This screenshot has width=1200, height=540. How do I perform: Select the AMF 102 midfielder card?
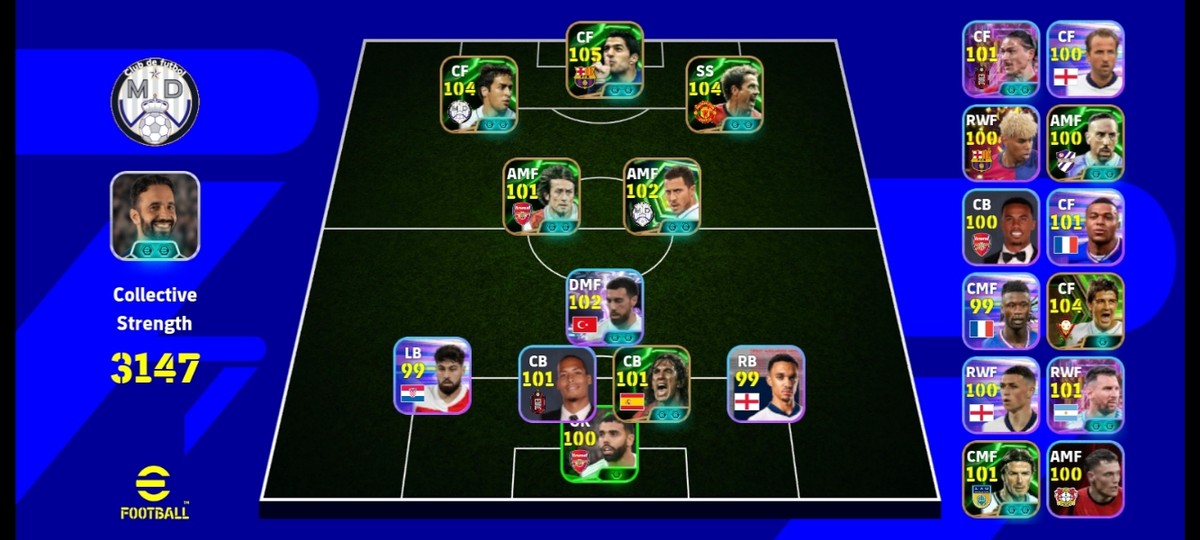pyautogui.click(x=662, y=196)
